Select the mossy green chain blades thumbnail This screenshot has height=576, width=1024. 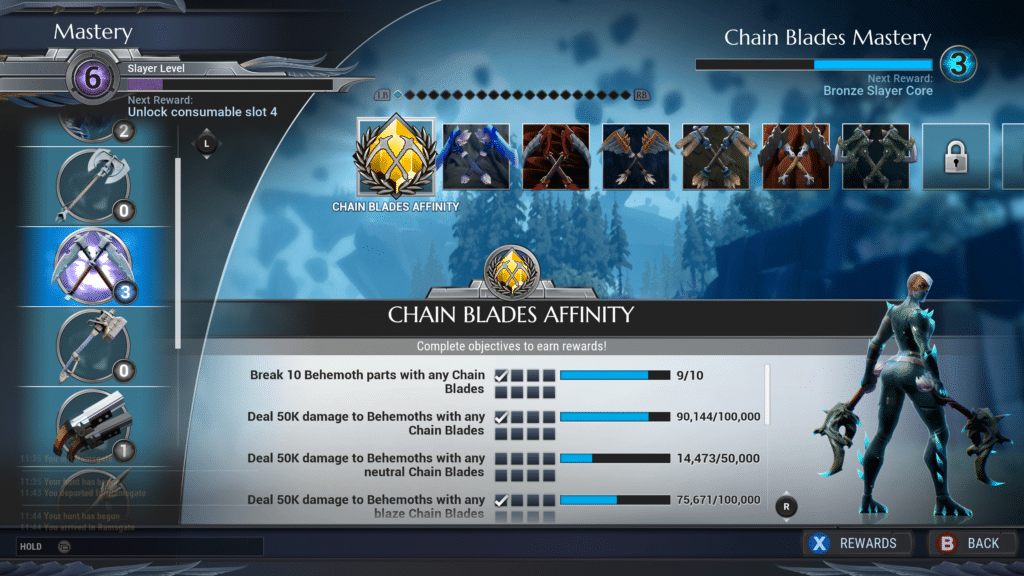coord(876,157)
